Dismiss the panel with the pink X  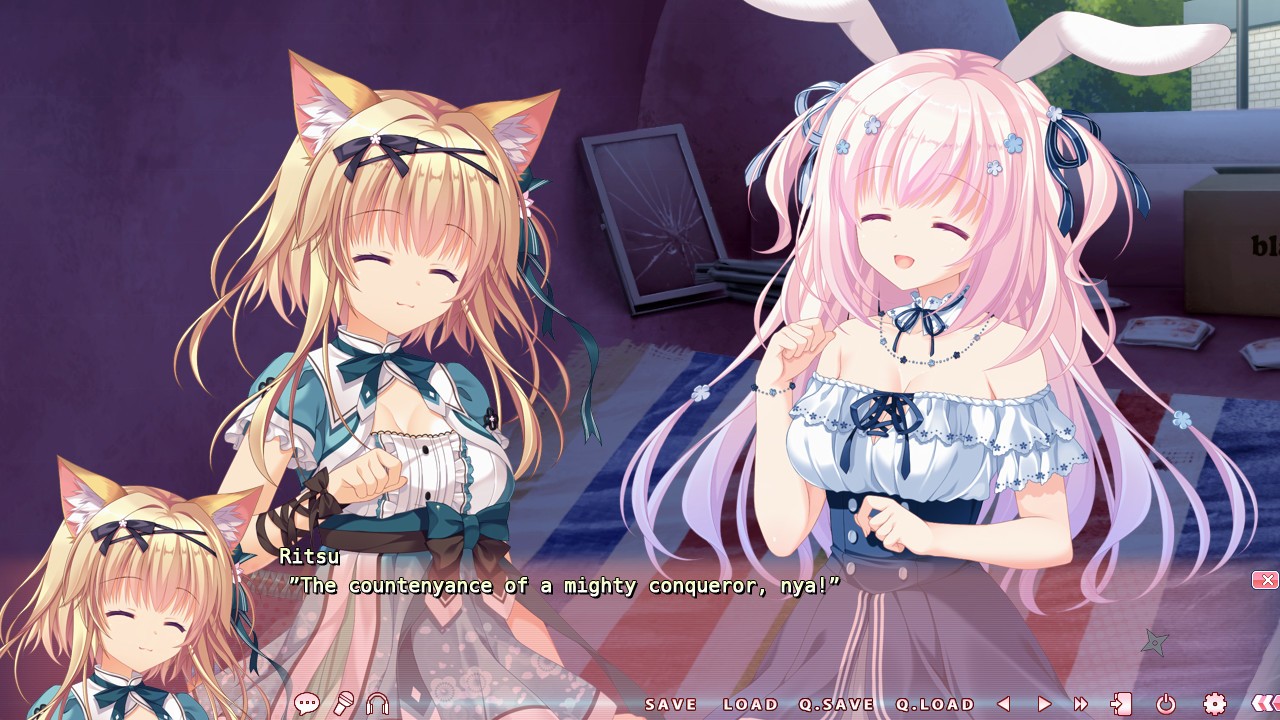tap(1264, 579)
